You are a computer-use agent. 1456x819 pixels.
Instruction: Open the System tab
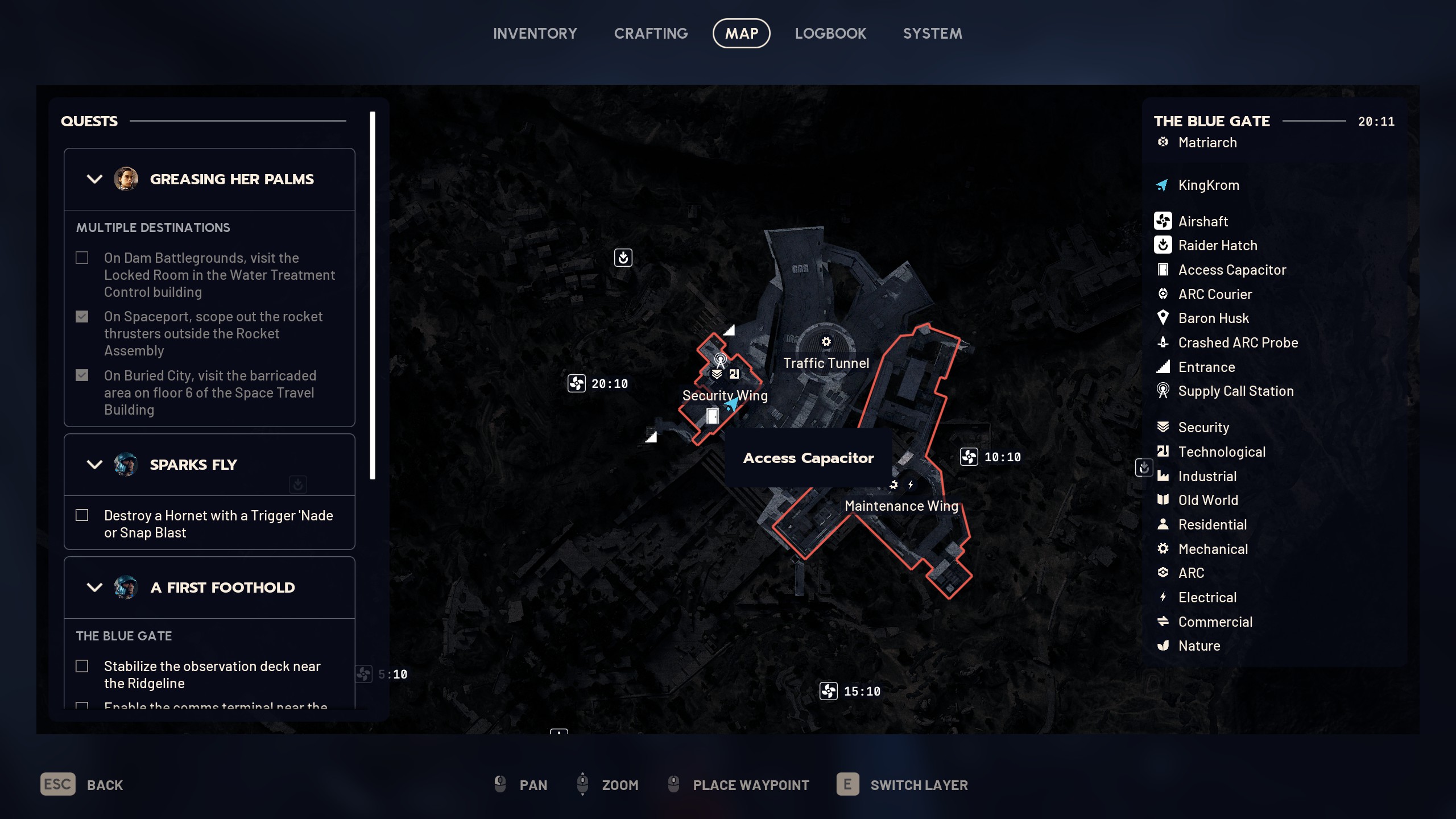click(932, 34)
